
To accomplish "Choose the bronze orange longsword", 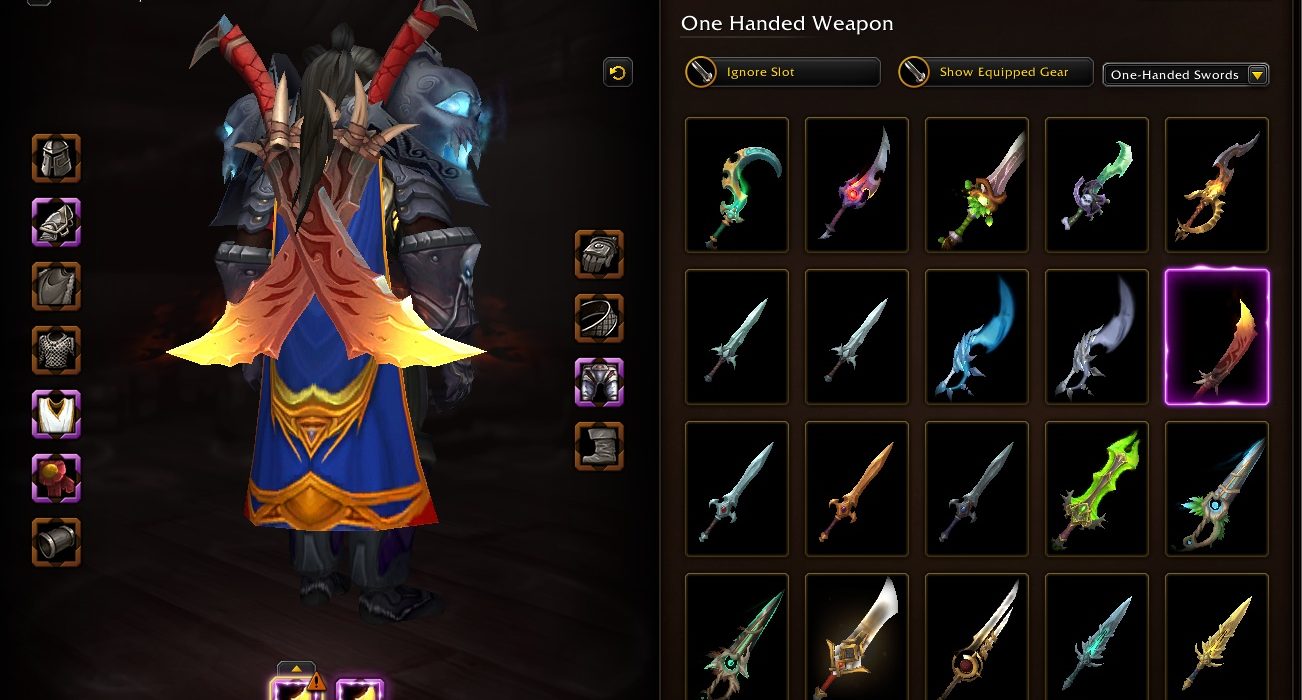I will point(857,489).
